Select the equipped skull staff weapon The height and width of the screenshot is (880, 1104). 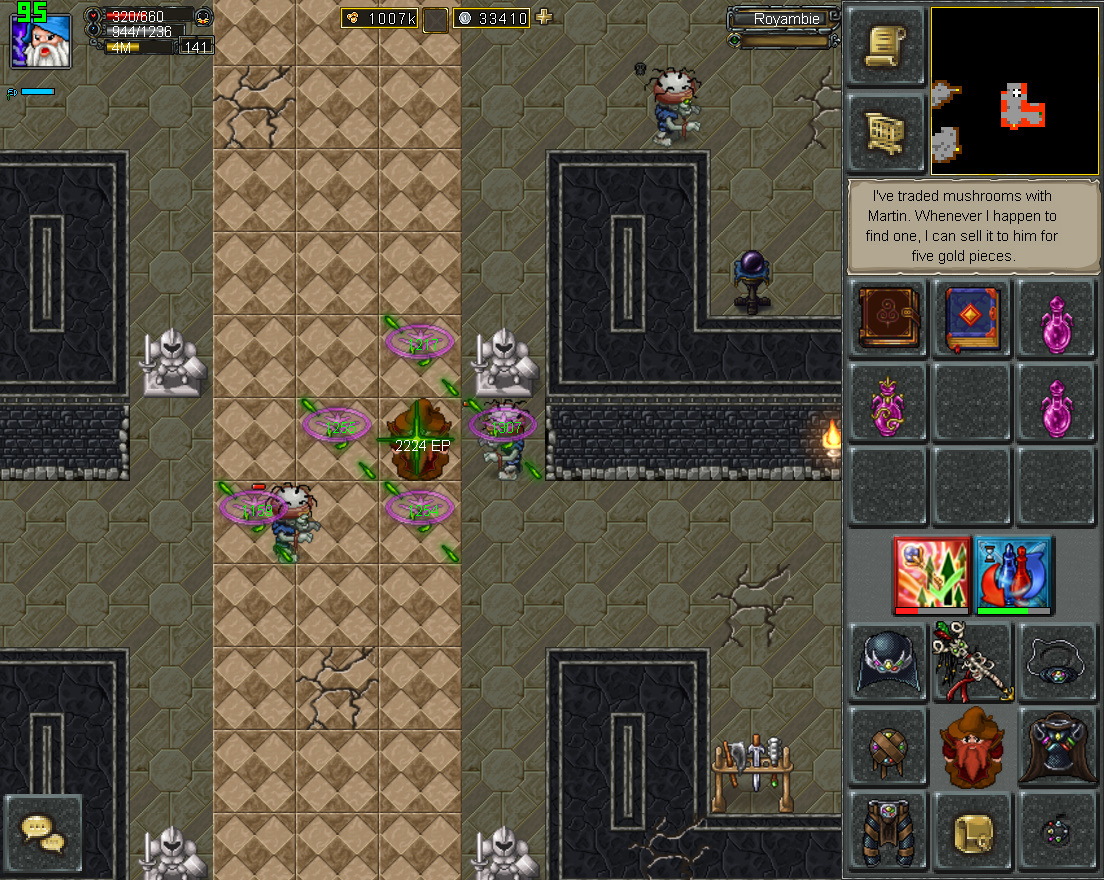pos(972,662)
